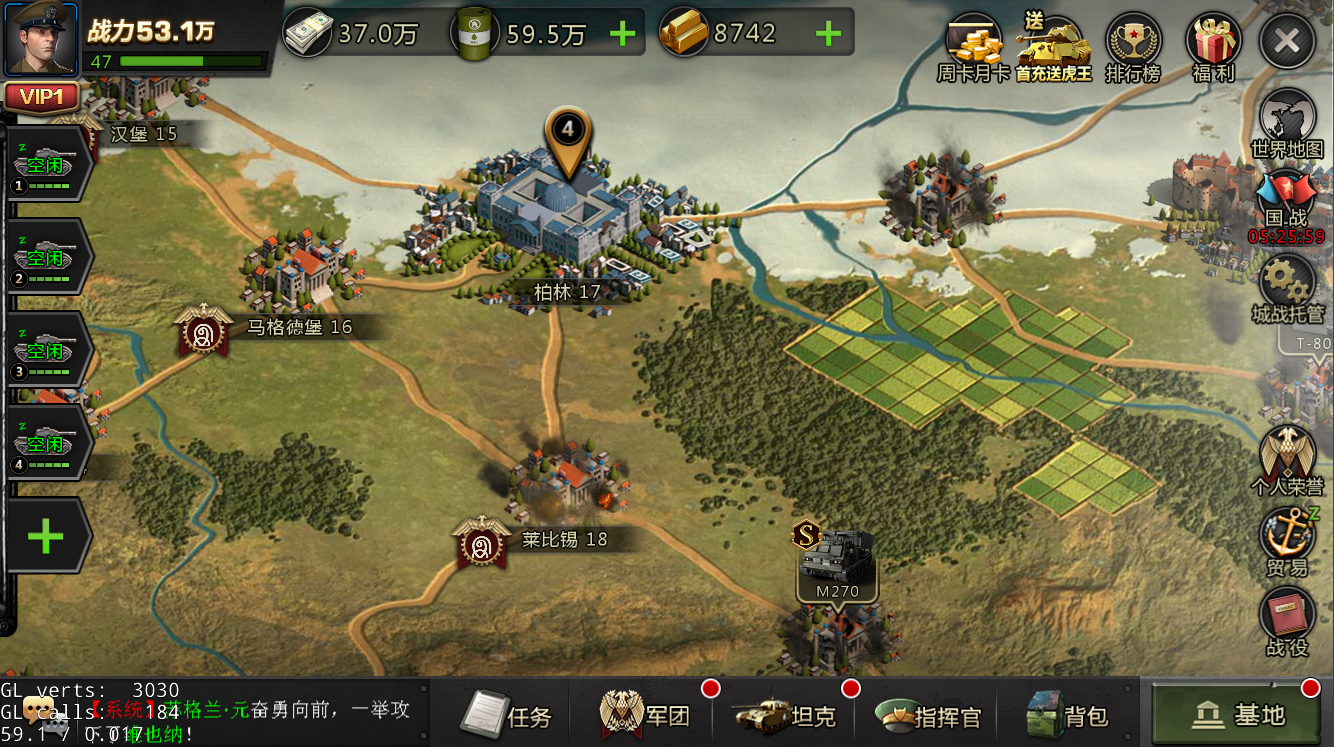Open the 指挥官 commander menu
Viewport: 1334px width, 747px height.
[927, 716]
